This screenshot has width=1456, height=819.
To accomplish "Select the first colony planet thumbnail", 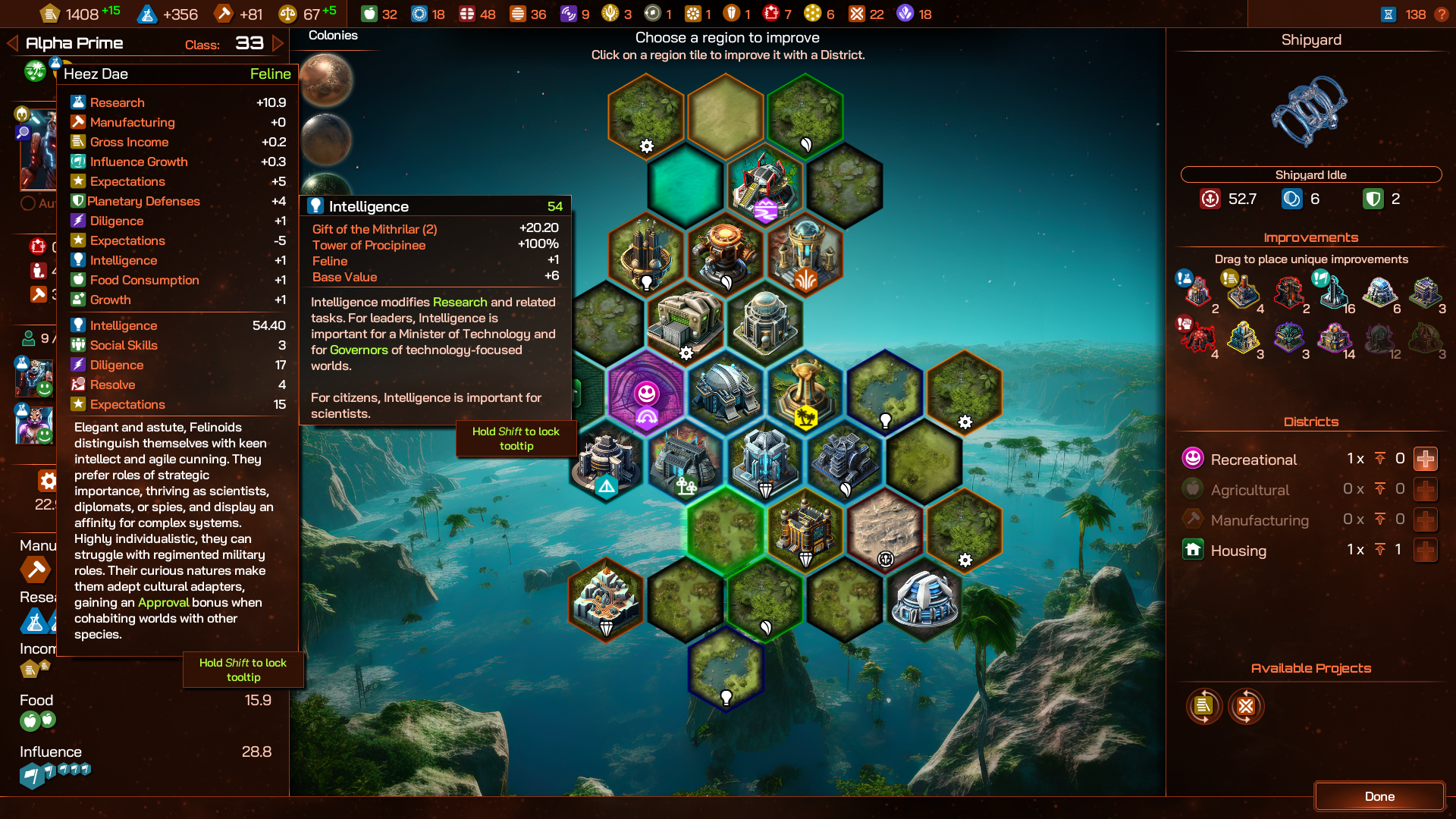I will (x=327, y=80).
